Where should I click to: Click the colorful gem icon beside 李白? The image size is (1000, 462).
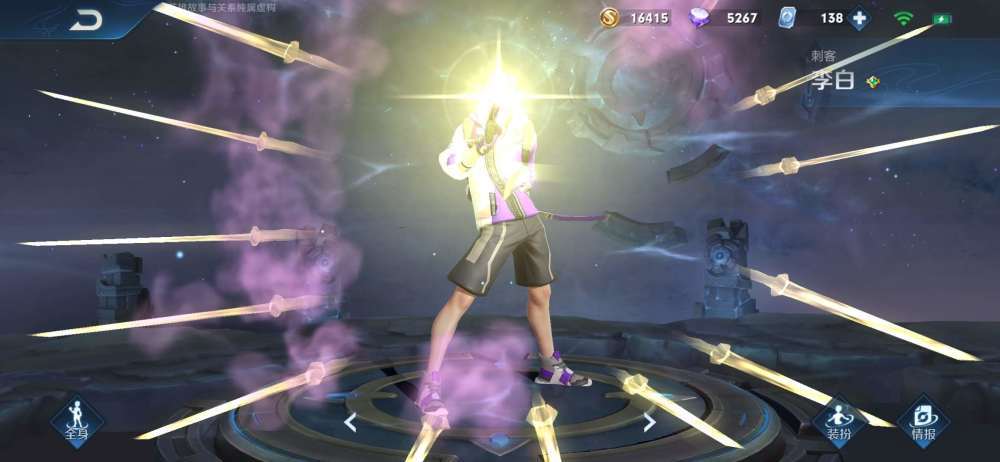click(x=873, y=82)
